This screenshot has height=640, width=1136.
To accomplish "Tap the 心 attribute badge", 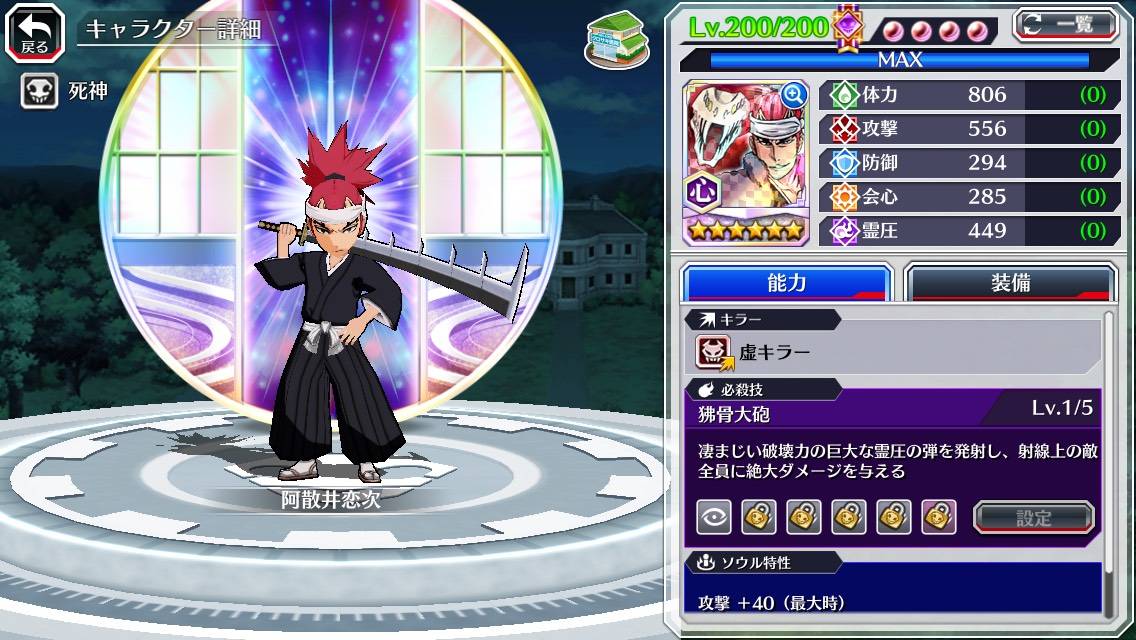I will click(699, 191).
